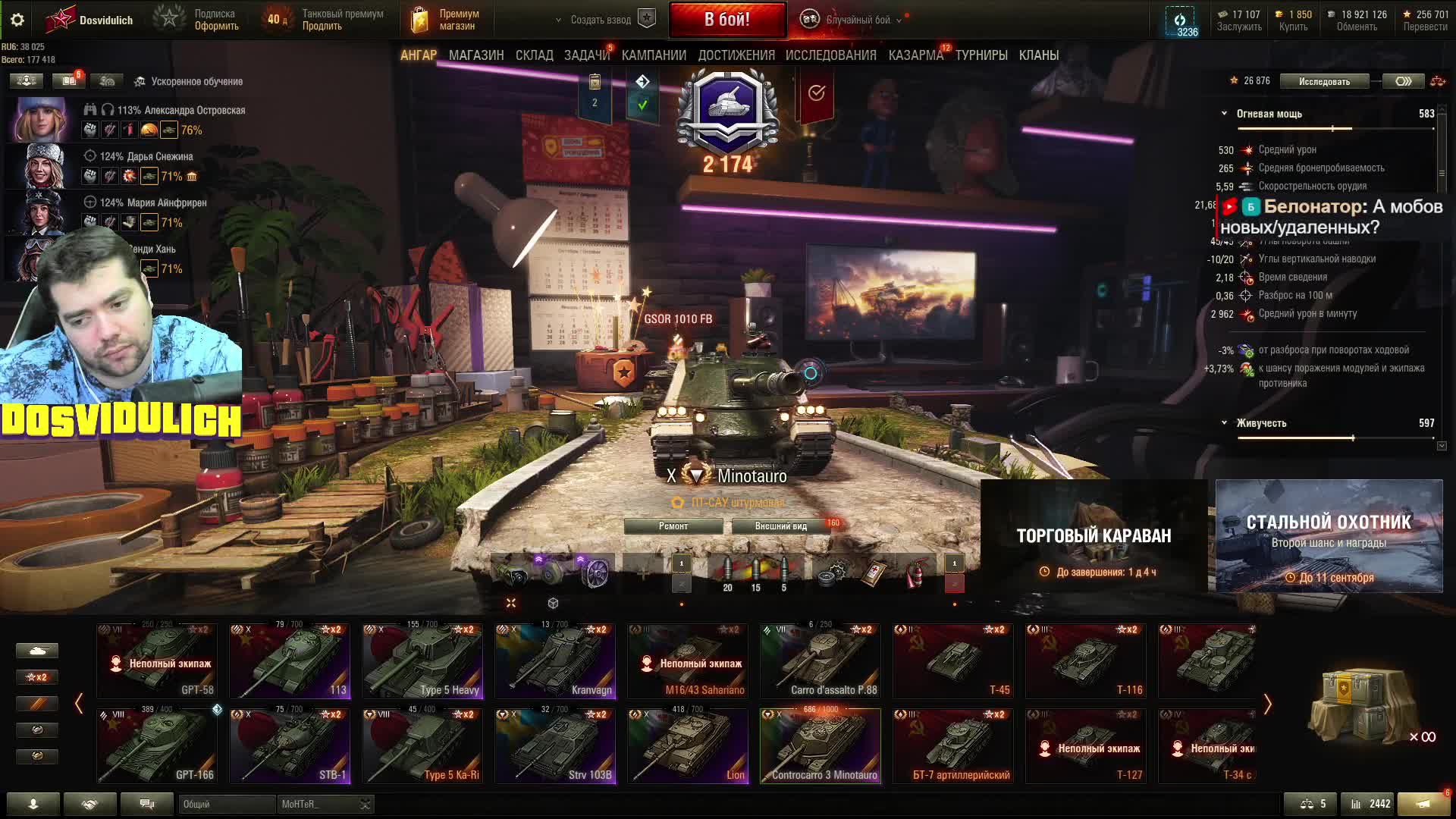Open the Случайный бой mode dropdown
Screen dimensions: 1456x819
point(857,20)
